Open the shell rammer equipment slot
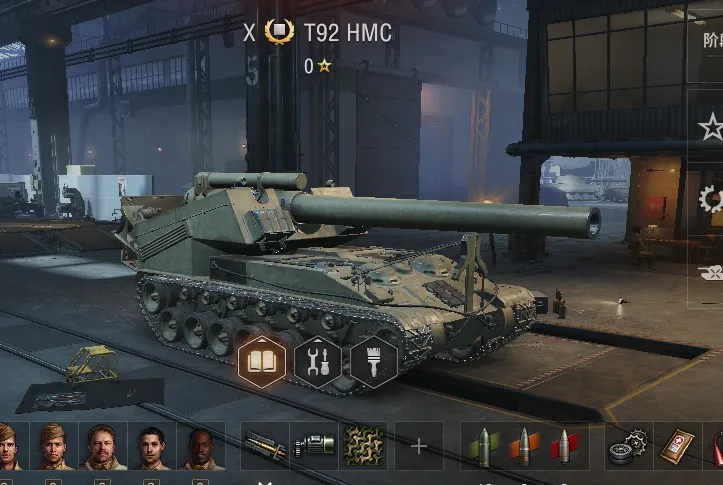 (x=264, y=446)
